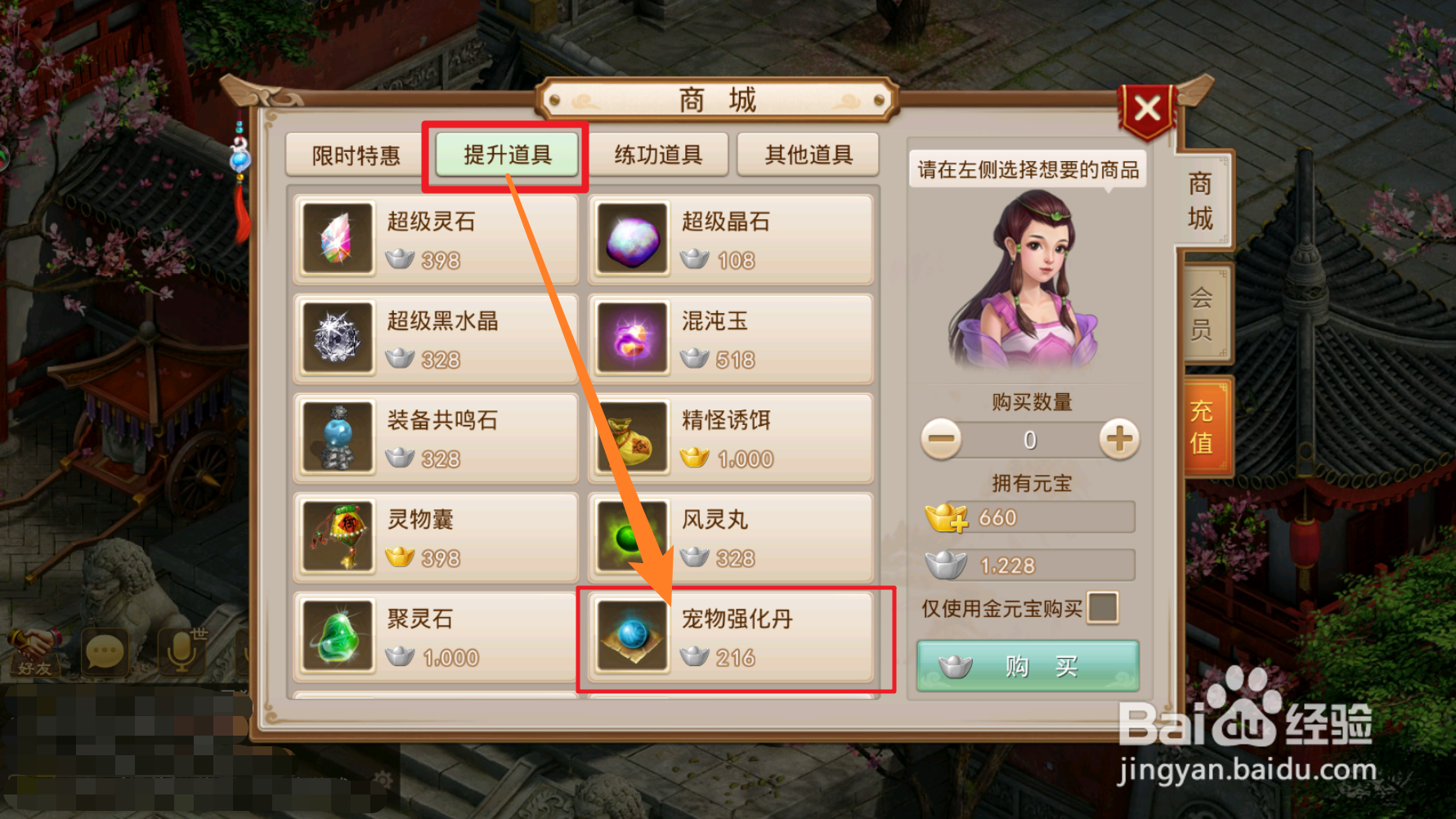Screen dimensions: 1456x819
Task: Select the 装备共鸣石 item icon
Action: click(x=338, y=438)
